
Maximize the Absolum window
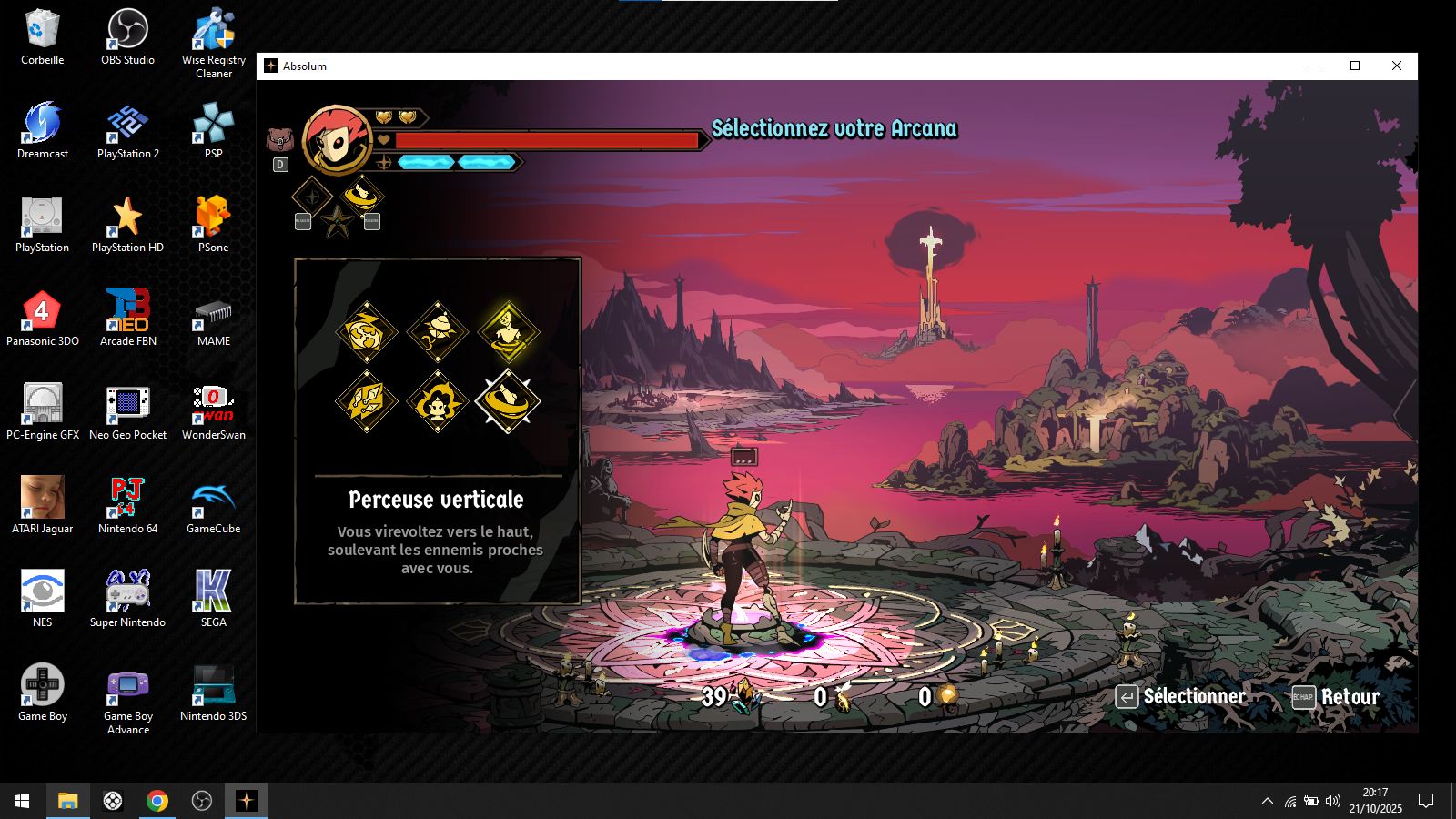1355,66
